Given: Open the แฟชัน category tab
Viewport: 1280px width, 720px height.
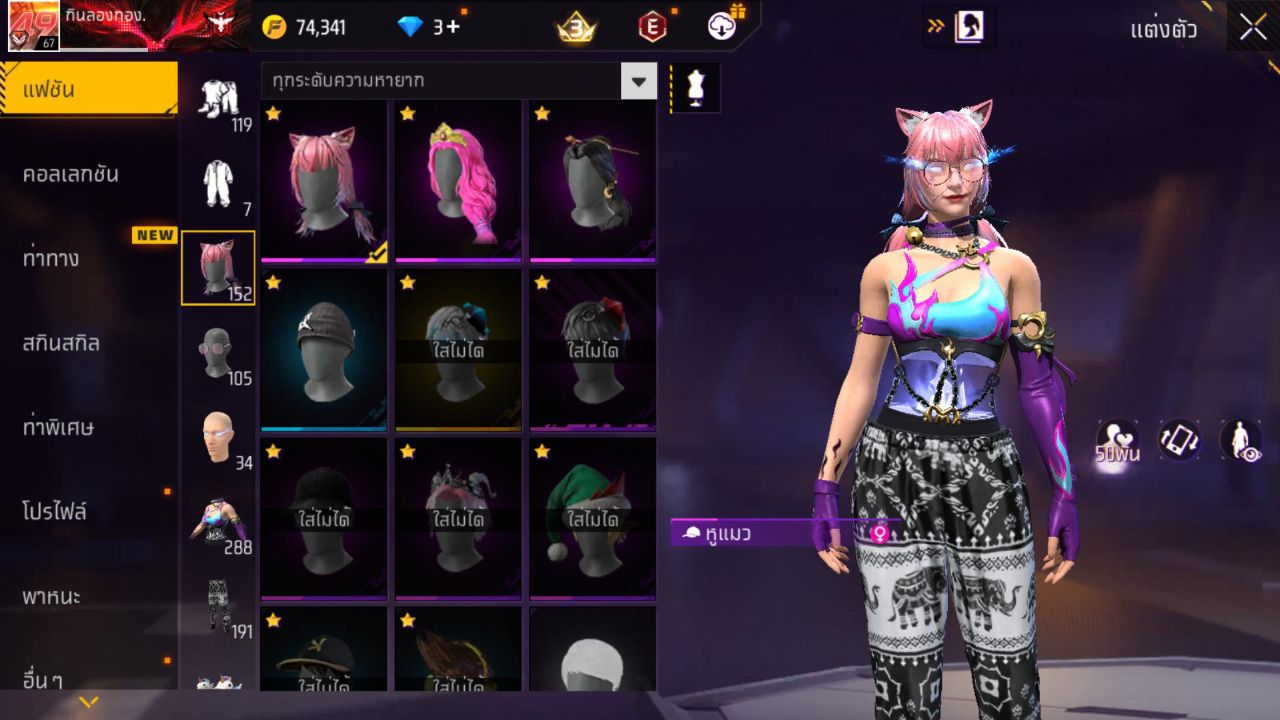Looking at the screenshot, I should pyautogui.click(x=88, y=90).
